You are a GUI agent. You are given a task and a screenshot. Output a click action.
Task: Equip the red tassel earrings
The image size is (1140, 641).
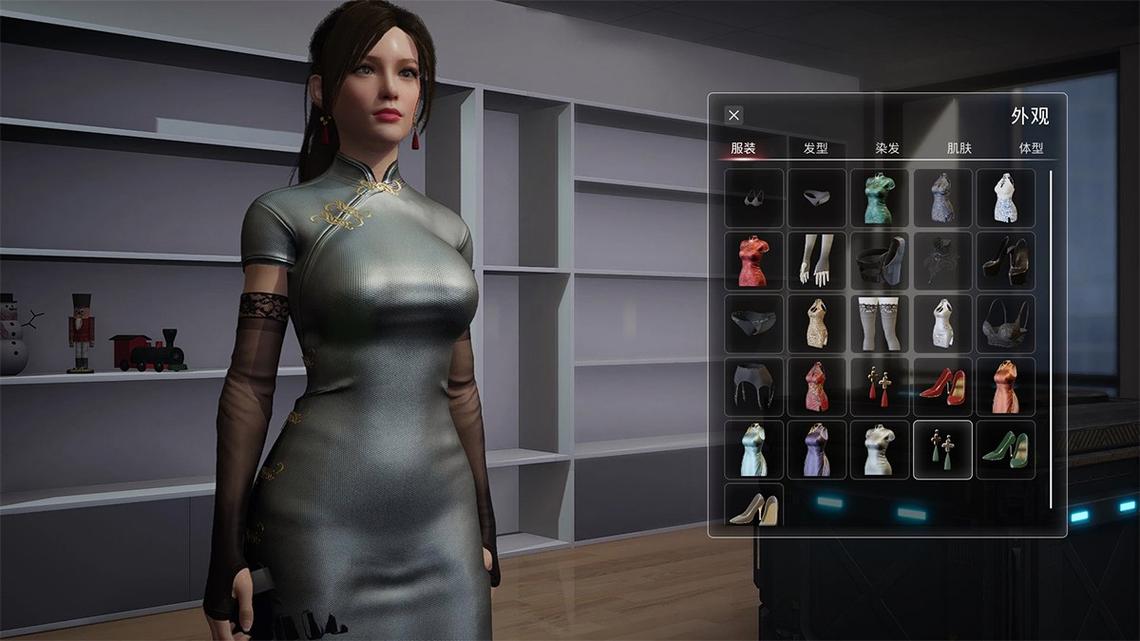coord(880,387)
